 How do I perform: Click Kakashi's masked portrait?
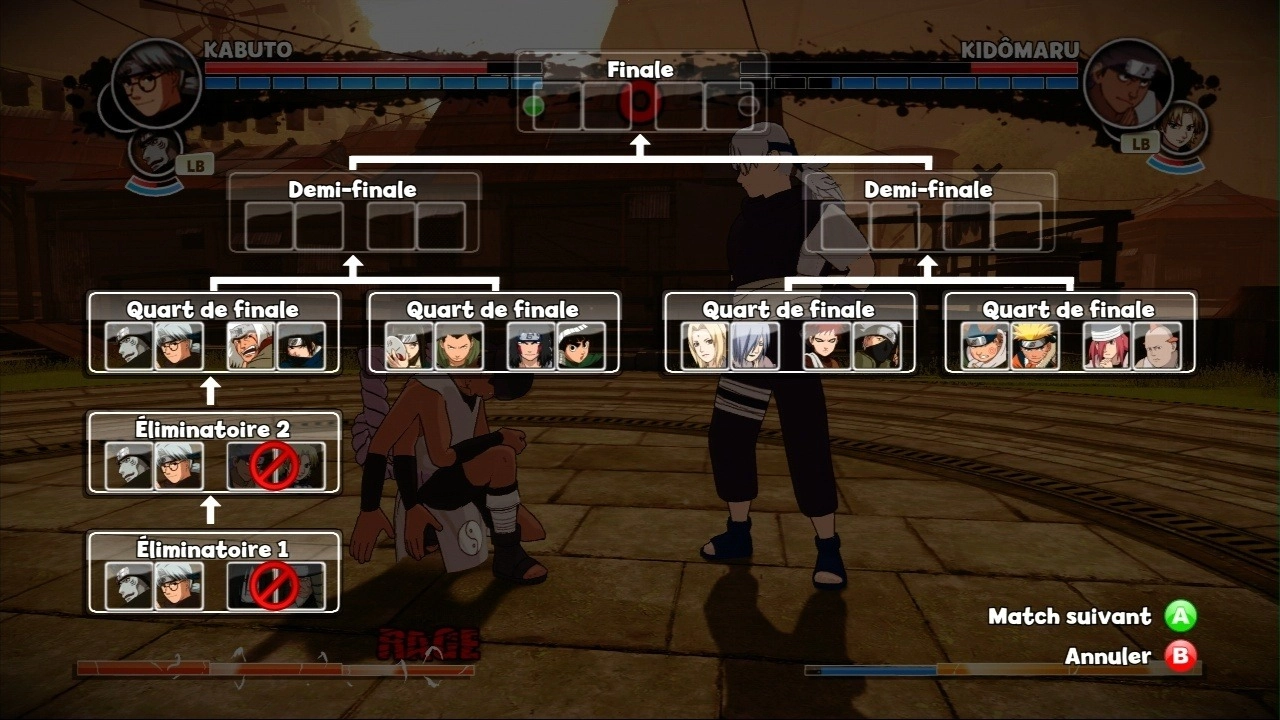click(877, 346)
